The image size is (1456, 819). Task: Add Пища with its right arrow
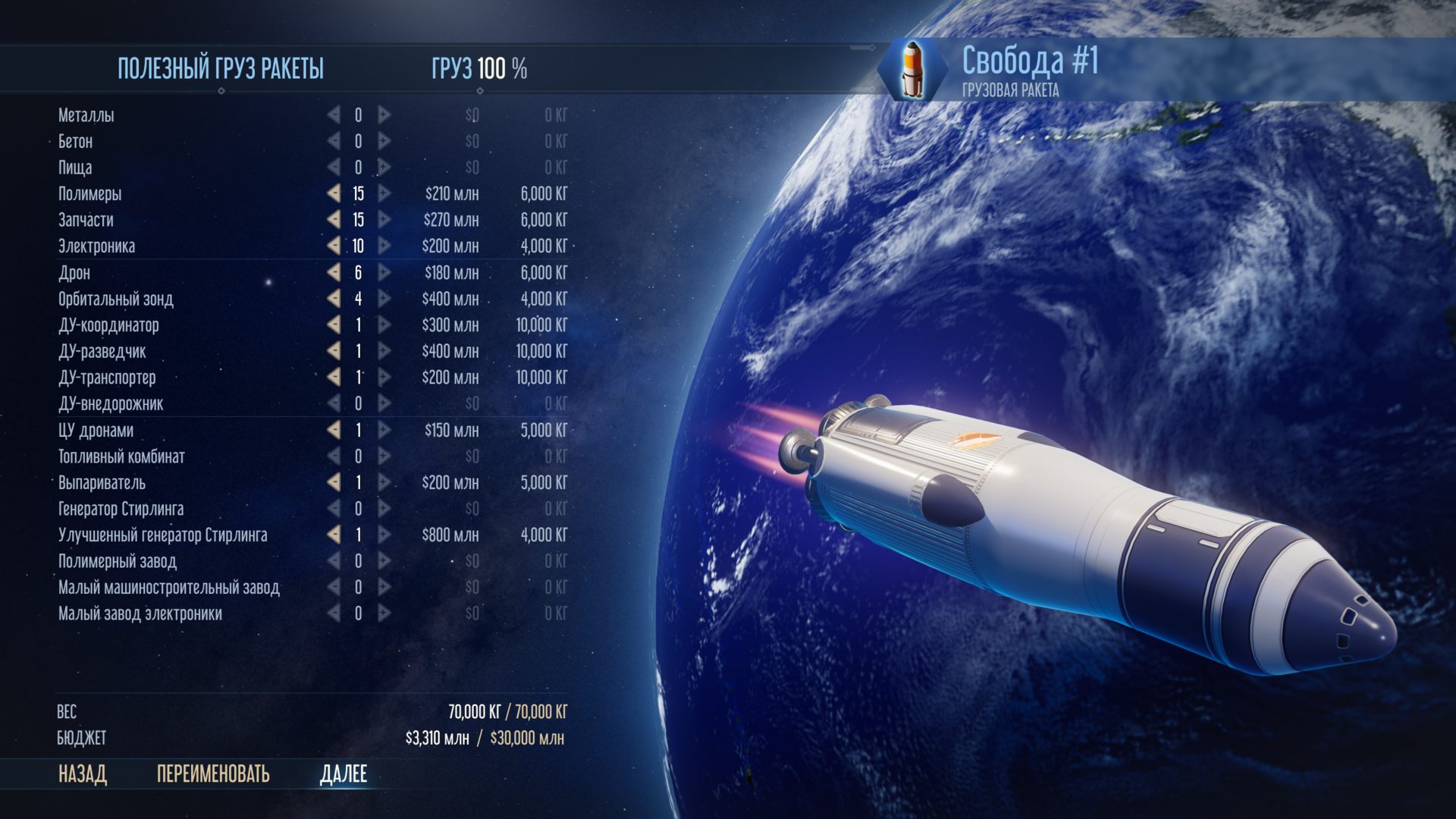(x=384, y=168)
